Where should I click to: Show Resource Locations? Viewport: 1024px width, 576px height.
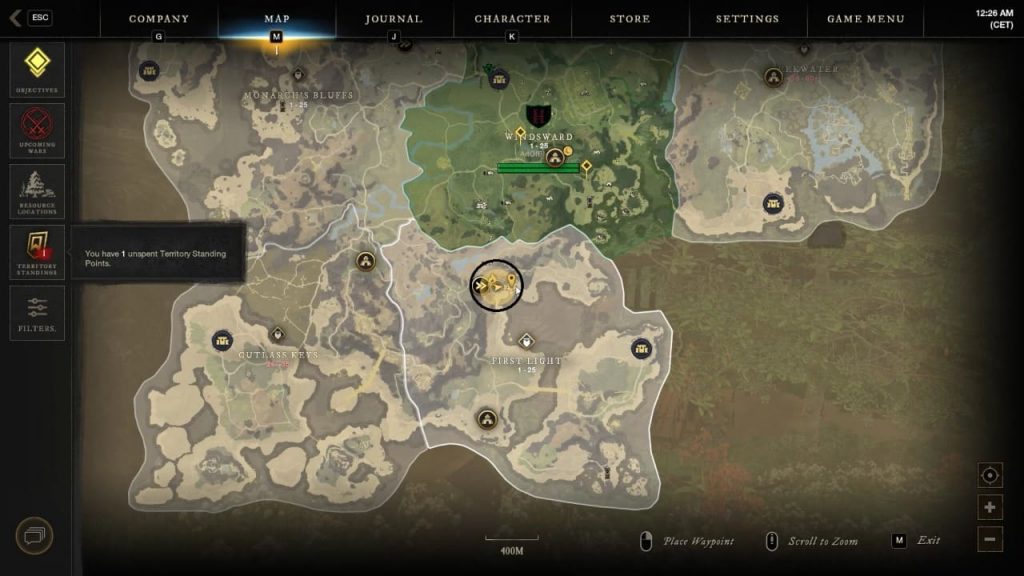pyautogui.click(x=37, y=191)
